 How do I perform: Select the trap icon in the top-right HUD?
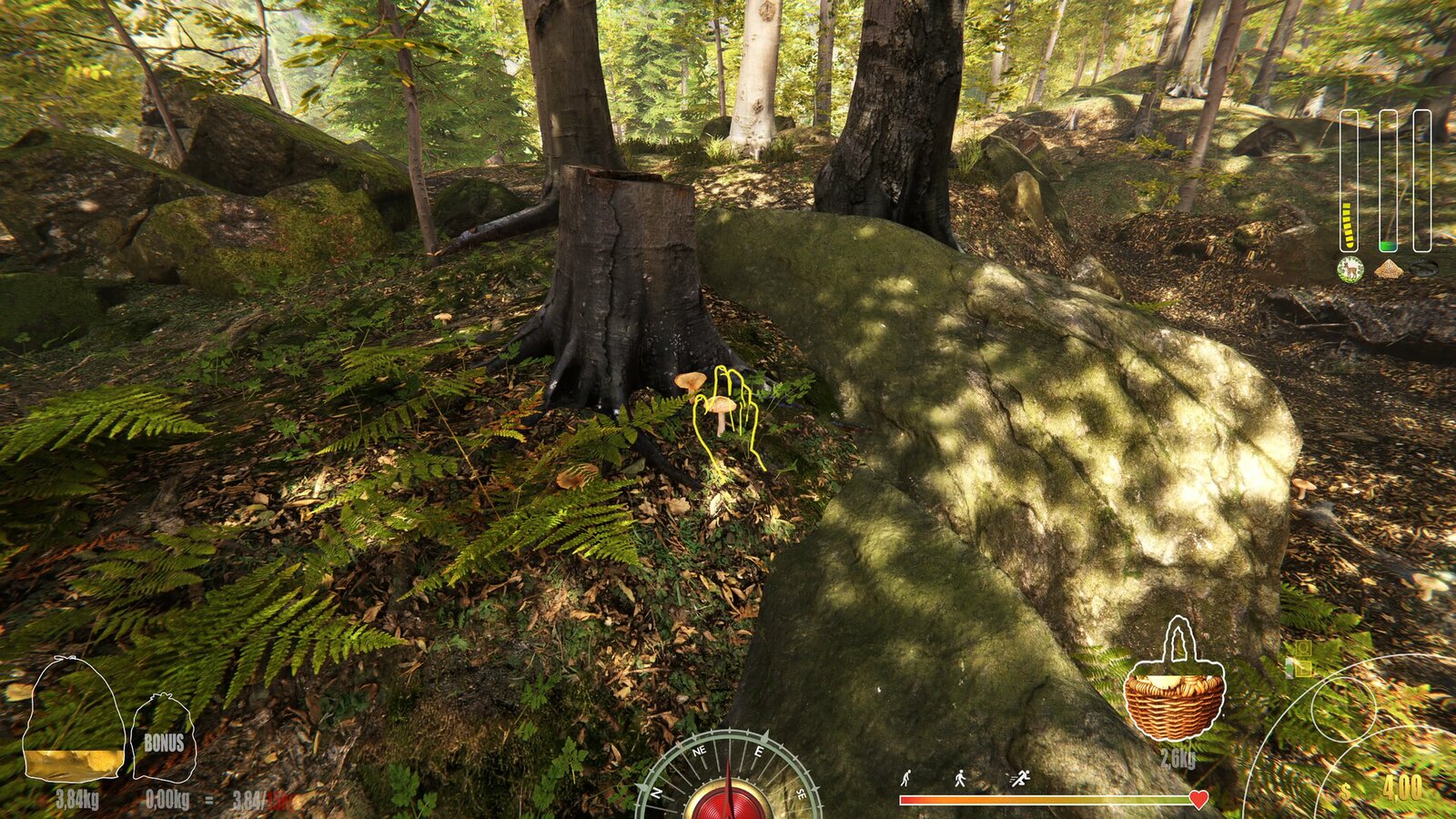click(1424, 268)
